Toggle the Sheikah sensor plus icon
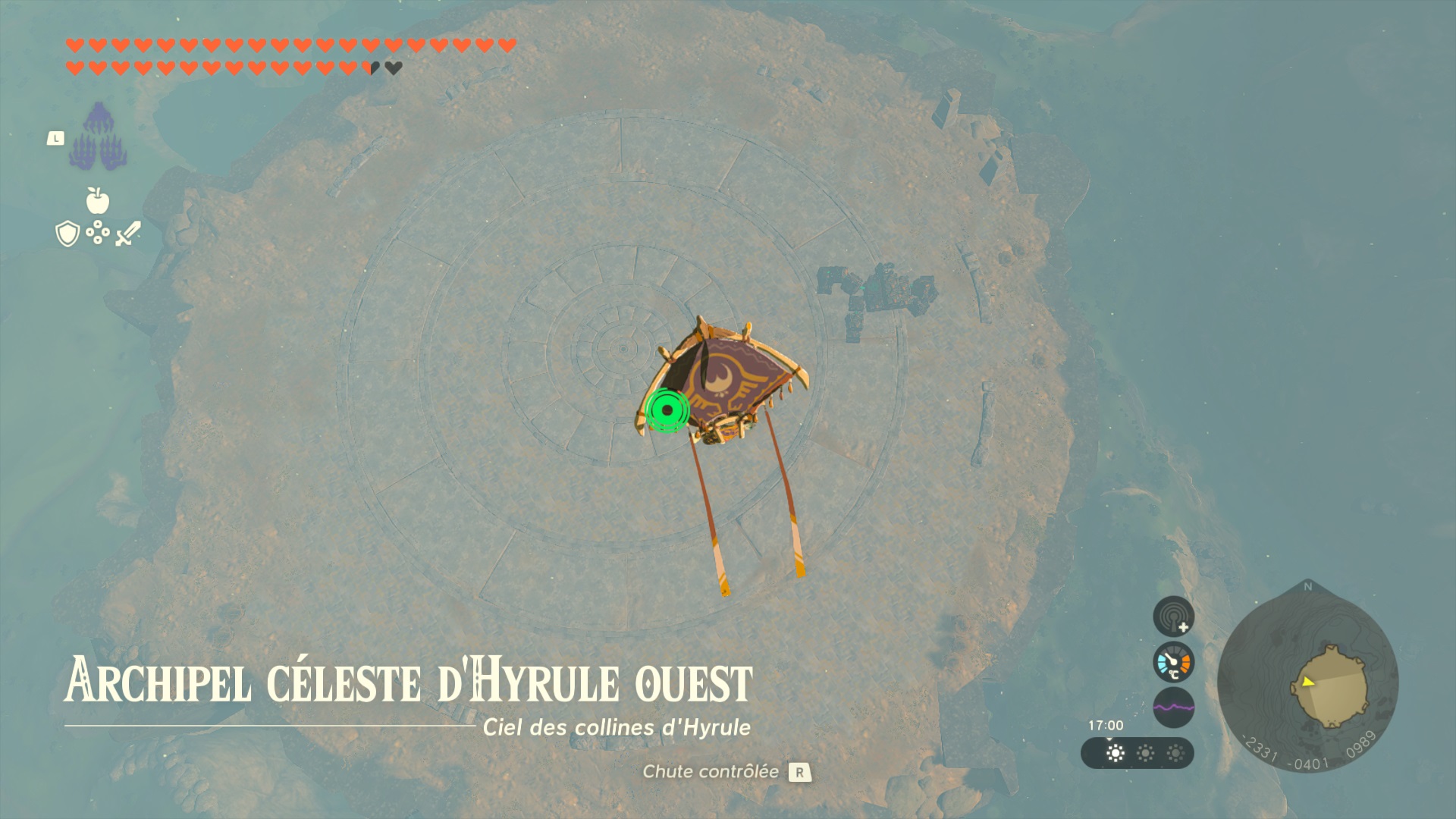Viewport: 1456px width, 819px height. [1173, 616]
